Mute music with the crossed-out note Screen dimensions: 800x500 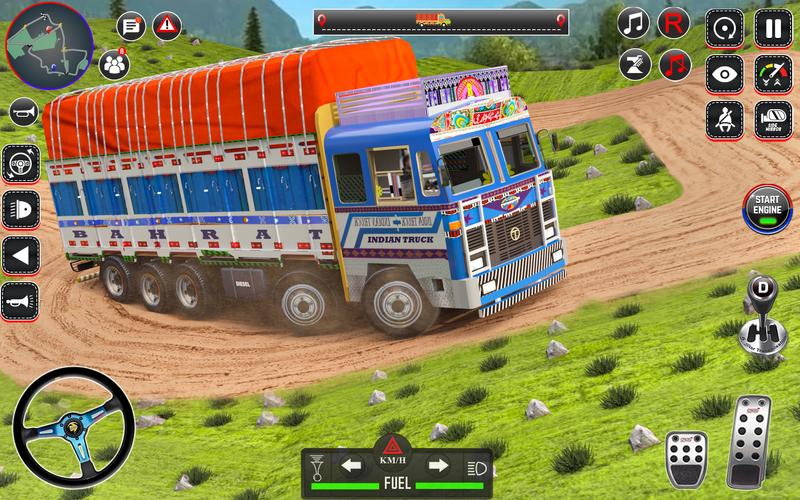[676, 64]
